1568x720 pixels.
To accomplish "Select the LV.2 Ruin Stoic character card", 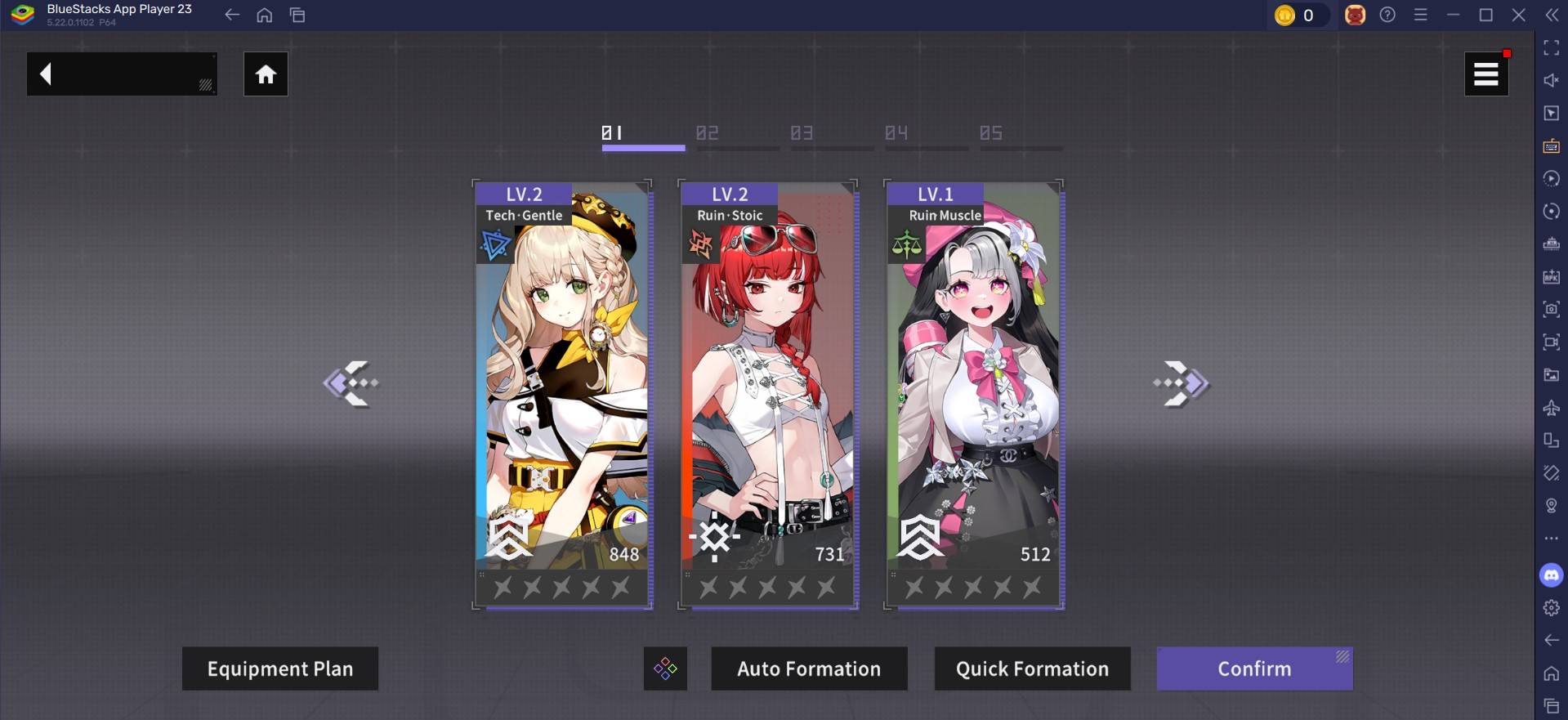I will 767,392.
